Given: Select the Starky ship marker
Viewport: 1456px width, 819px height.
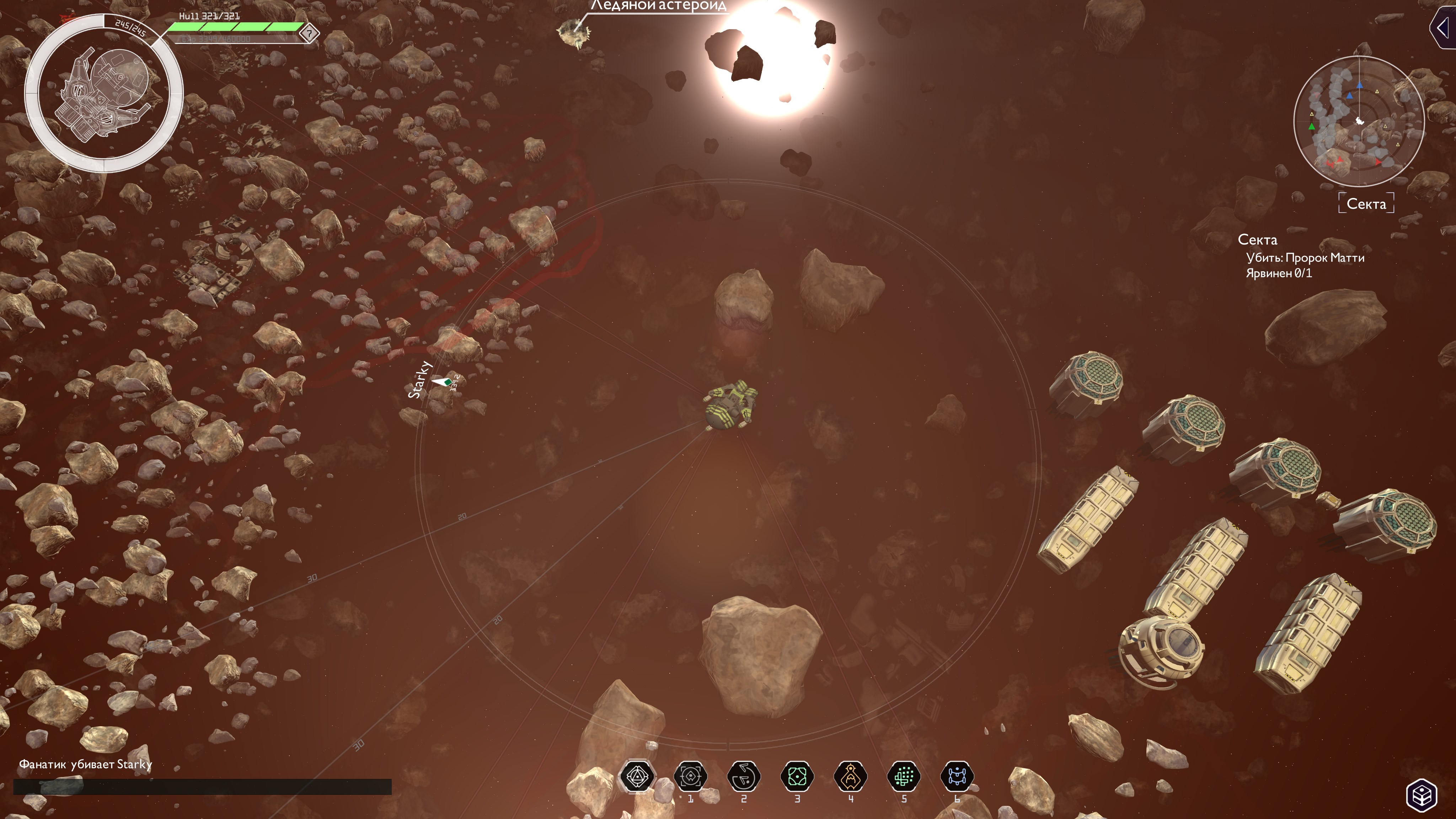Looking at the screenshot, I should (x=442, y=382).
